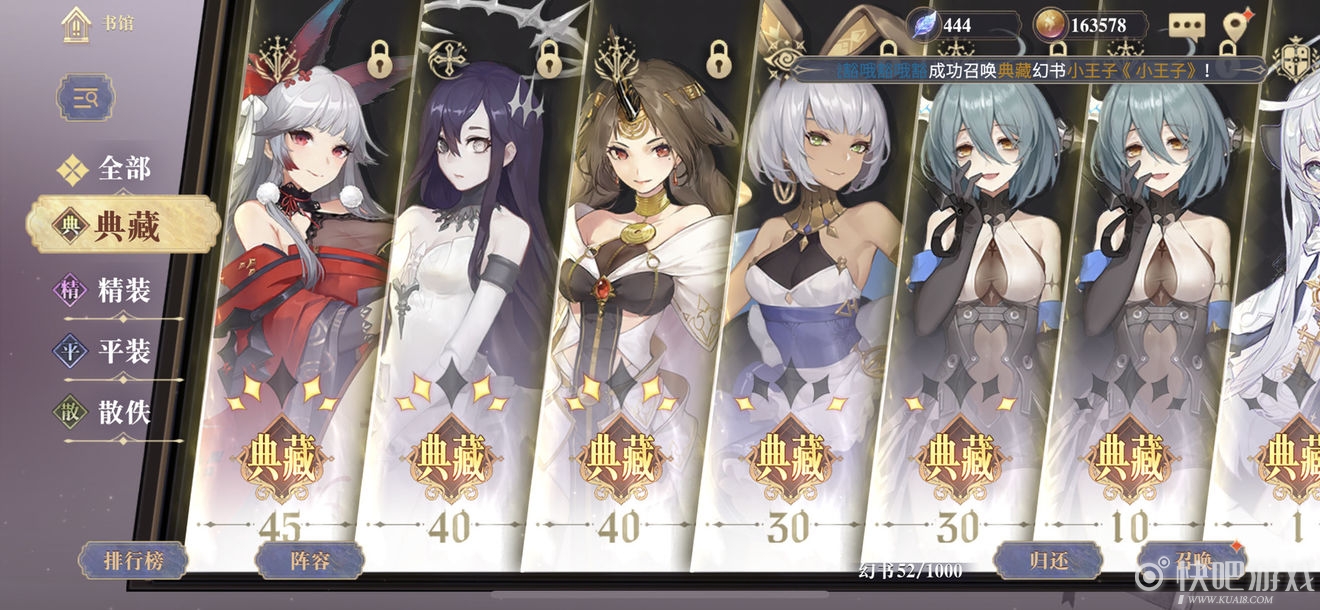Image resolution: width=1320 pixels, height=610 pixels.
Task: Select the 典藏 category tab
Action: [x=123, y=226]
